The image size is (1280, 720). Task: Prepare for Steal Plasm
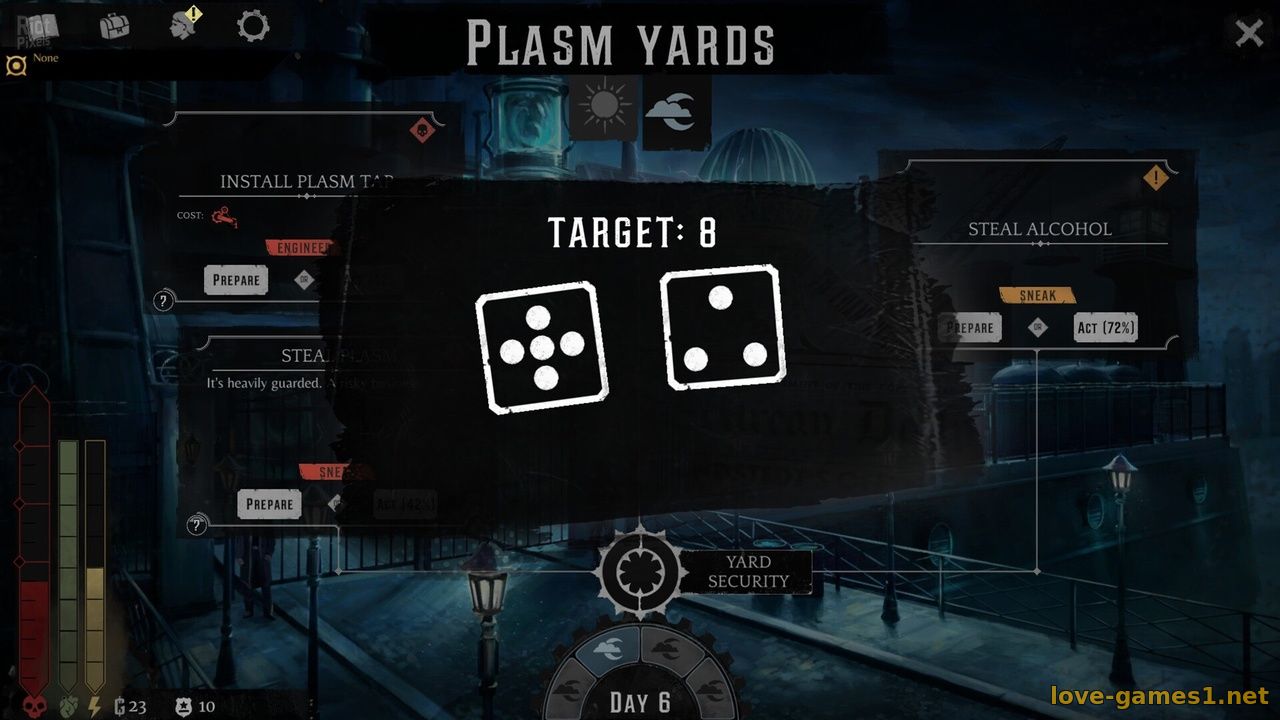point(269,504)
